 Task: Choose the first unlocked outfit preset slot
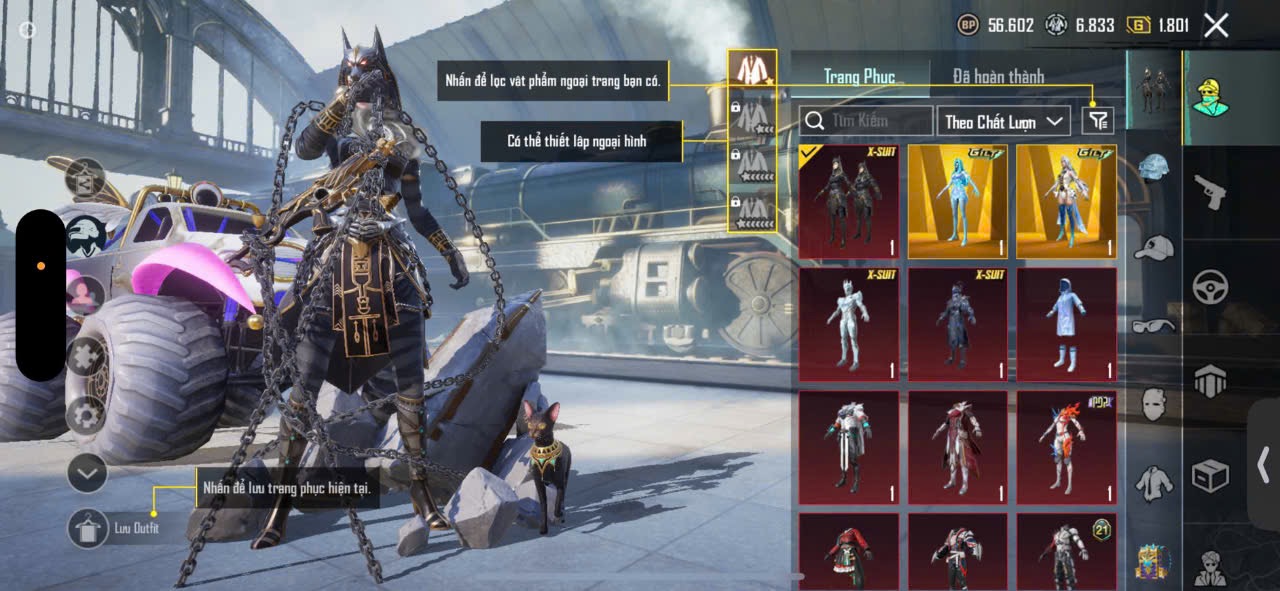pyautogui.click(x=752, y=70)
